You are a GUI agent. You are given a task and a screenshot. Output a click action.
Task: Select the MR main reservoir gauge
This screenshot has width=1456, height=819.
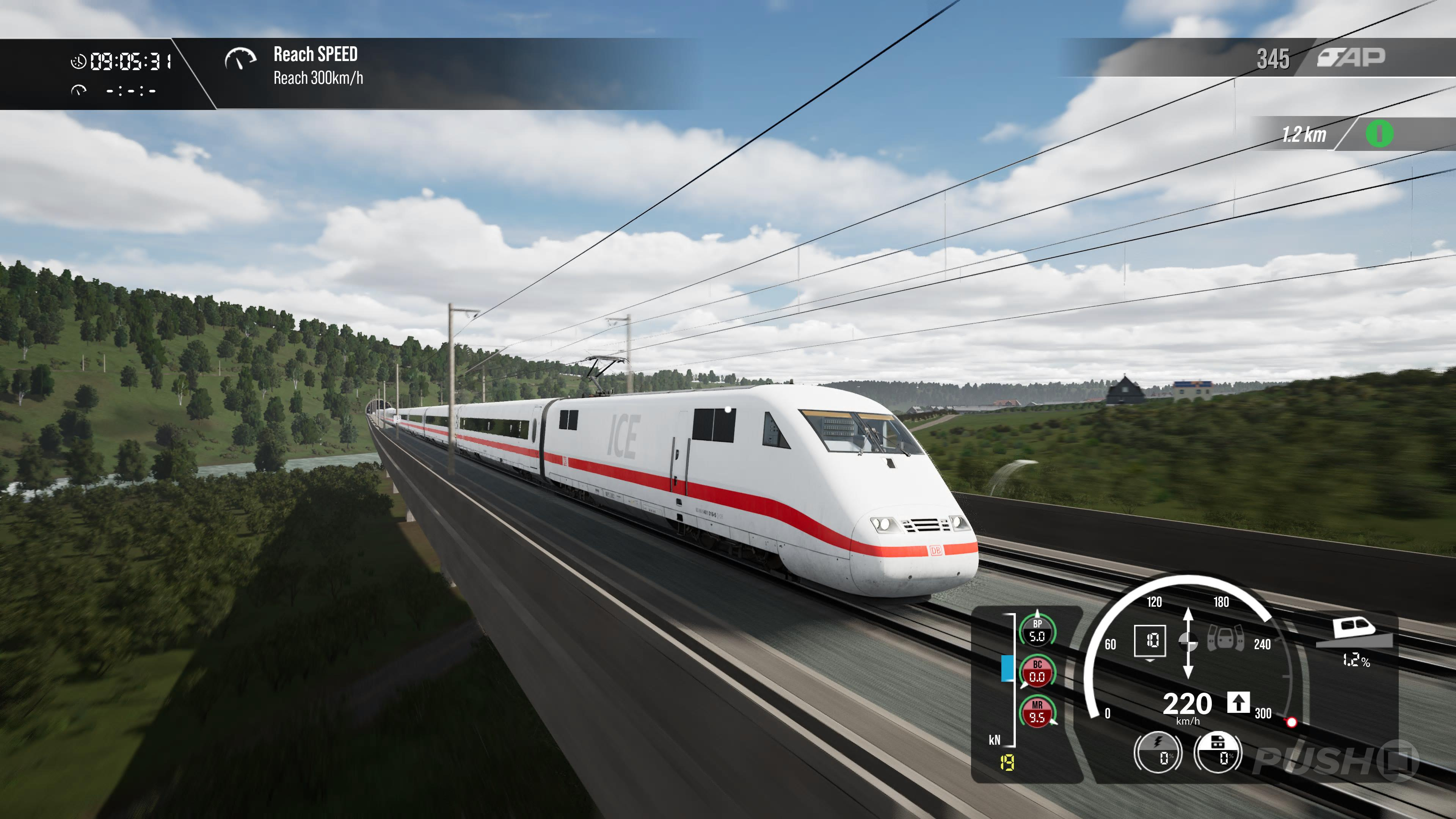point(1037,712)
